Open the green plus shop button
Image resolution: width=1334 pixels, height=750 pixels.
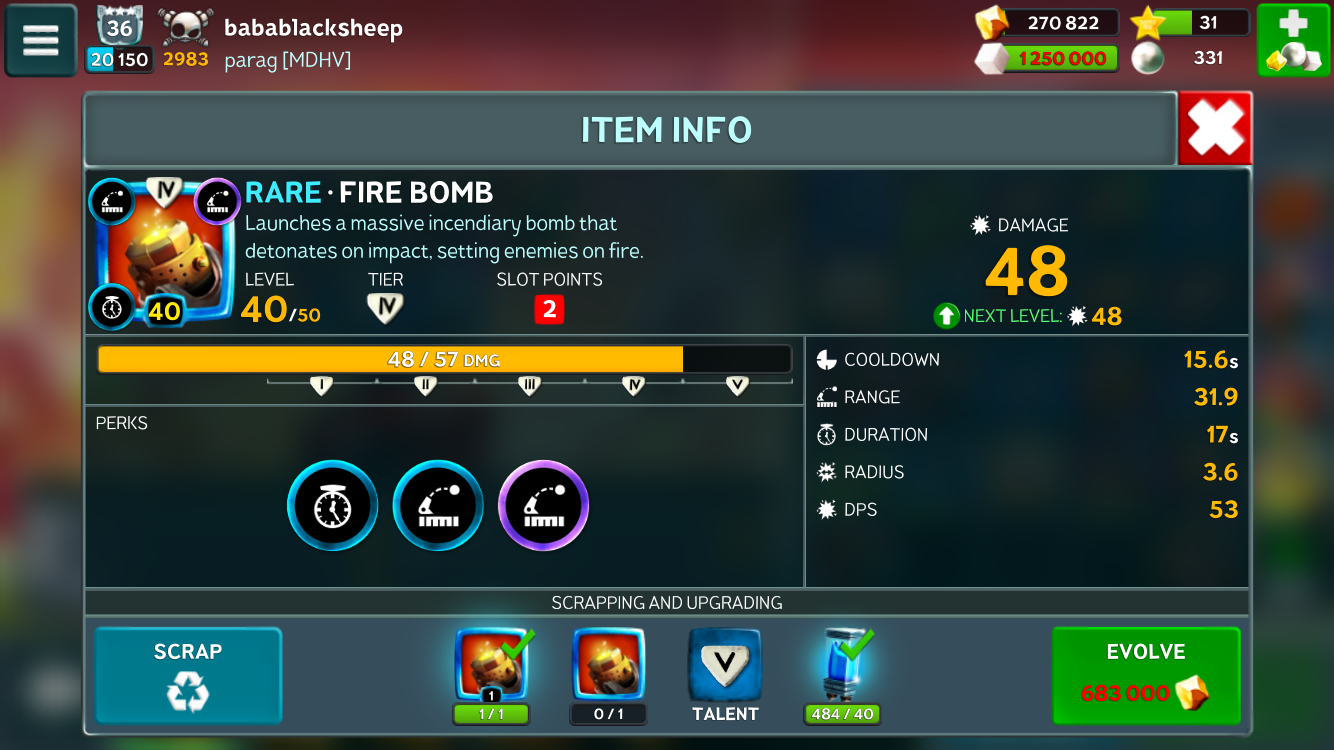1292,40
